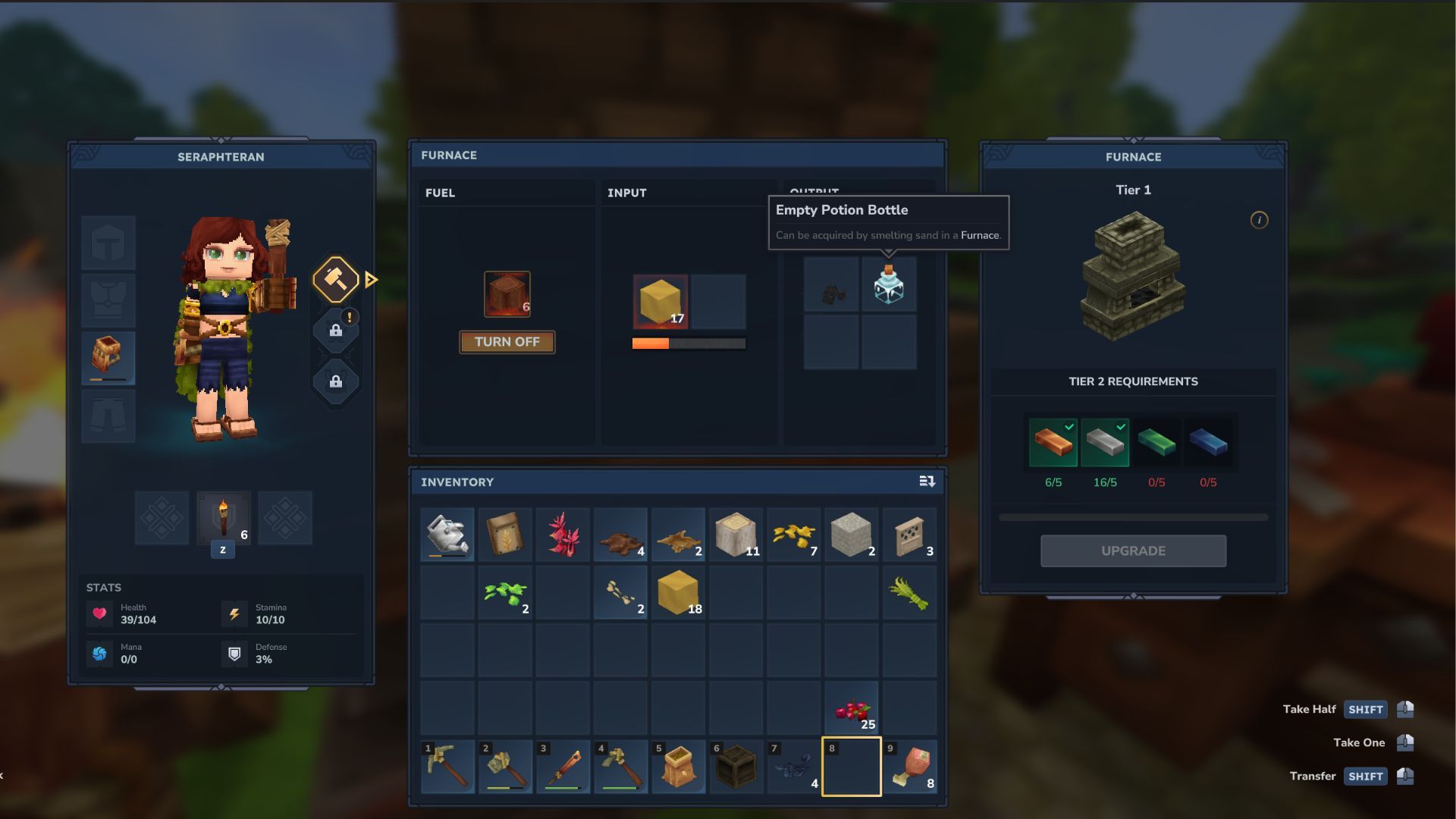Click the furnace Upgrade button
Screen dimensions: 1456x819
point(1133,551)
